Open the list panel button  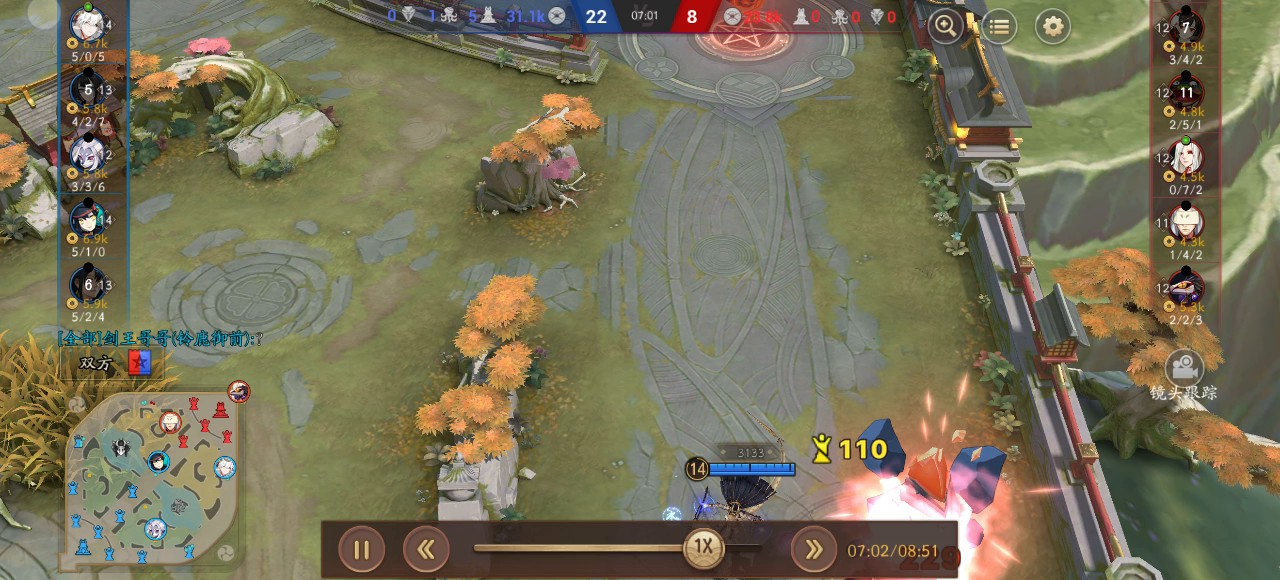coord(998,27)
